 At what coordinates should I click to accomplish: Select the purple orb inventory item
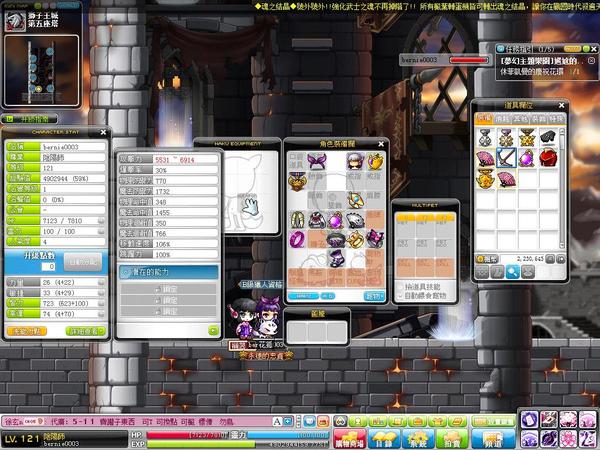point(526,159)
